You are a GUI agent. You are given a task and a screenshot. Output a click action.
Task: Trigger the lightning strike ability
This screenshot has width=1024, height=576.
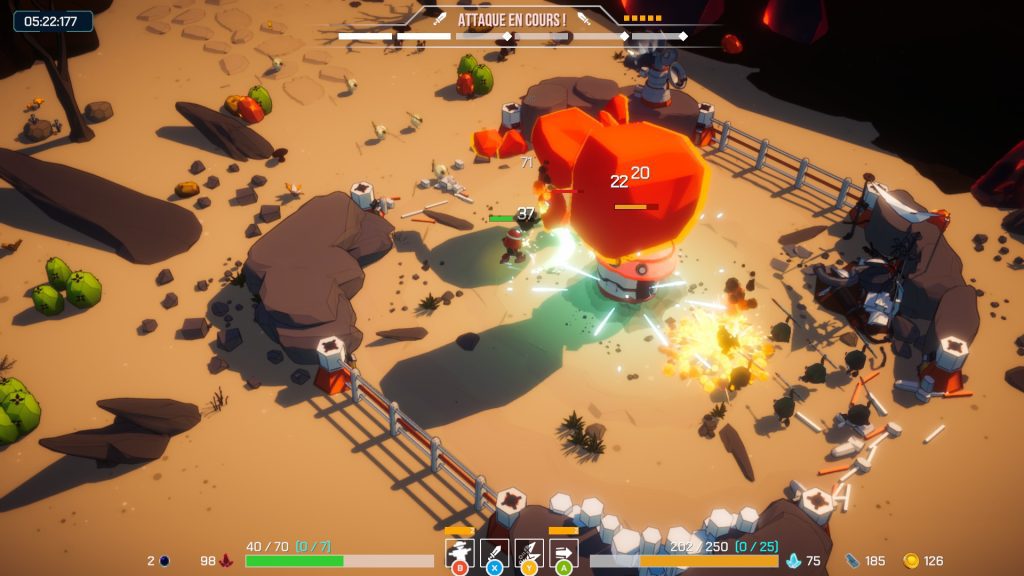(529, 552)
